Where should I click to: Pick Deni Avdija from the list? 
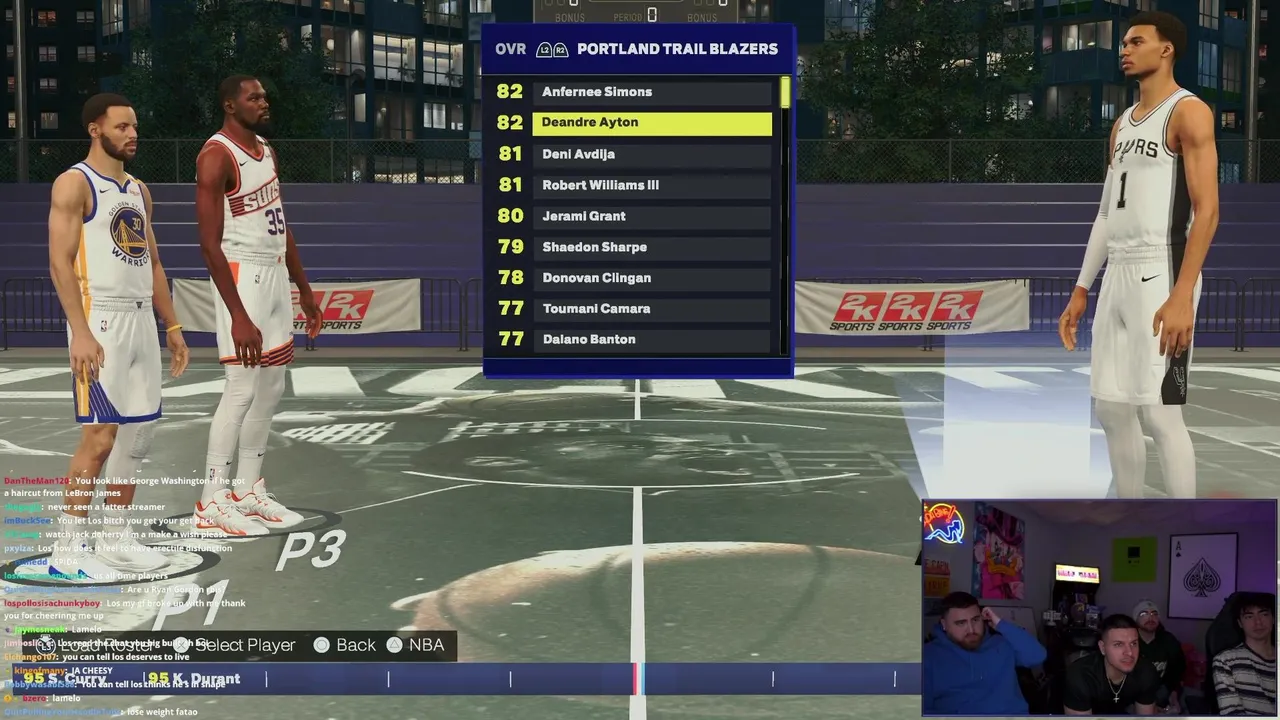(652, 154)
